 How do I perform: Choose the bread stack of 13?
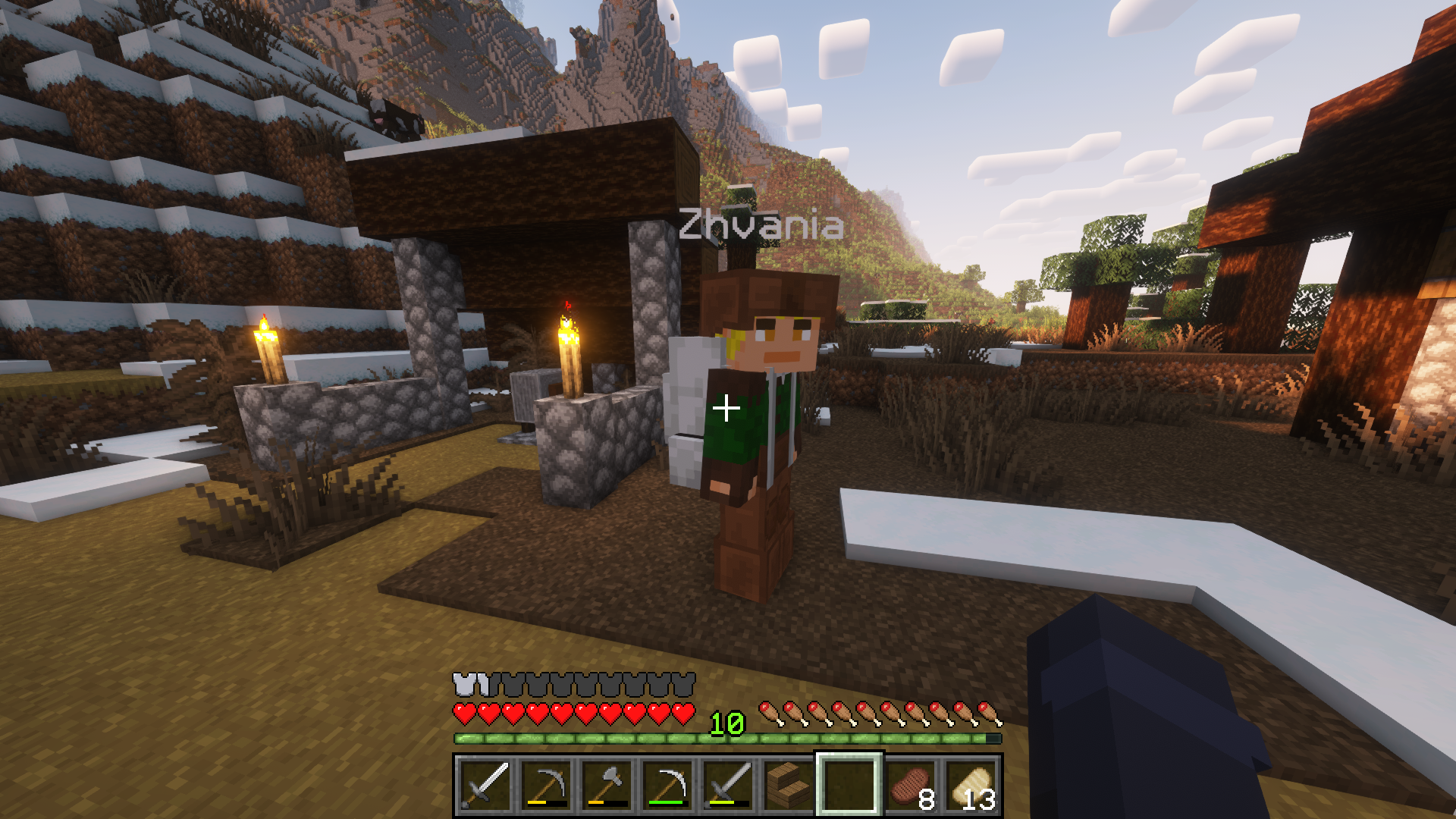pyautogui.click(x=971, y=784)
